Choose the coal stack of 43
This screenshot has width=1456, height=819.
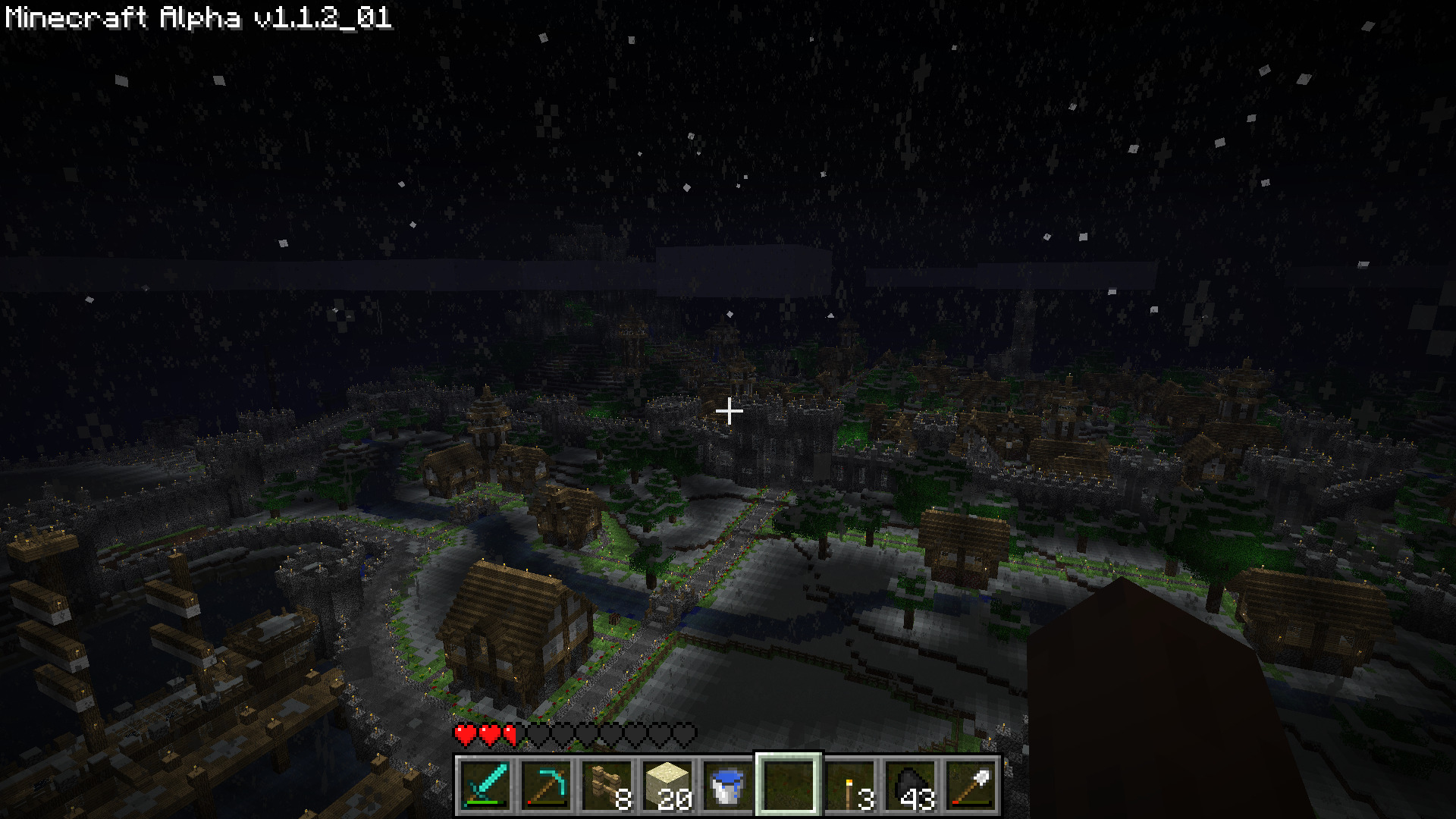[x=910, y=785]
